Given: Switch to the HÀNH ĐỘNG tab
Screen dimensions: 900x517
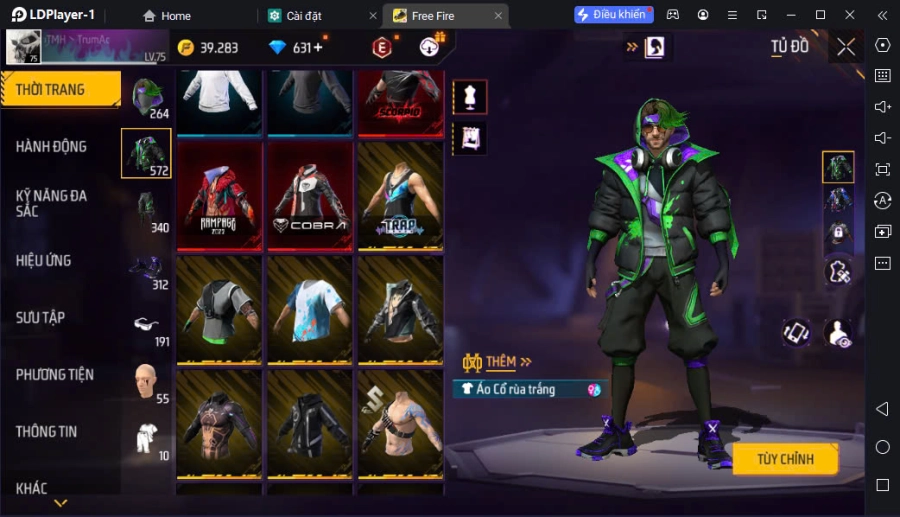Looking at the screenshot, I should [52, 147].
